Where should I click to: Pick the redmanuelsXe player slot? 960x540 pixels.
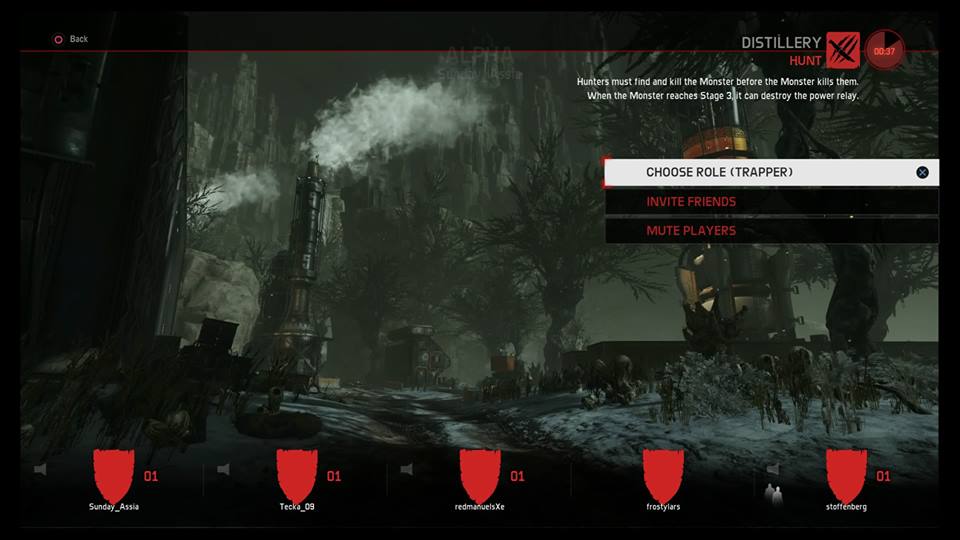pyautogui.click(x=480, y=477)
